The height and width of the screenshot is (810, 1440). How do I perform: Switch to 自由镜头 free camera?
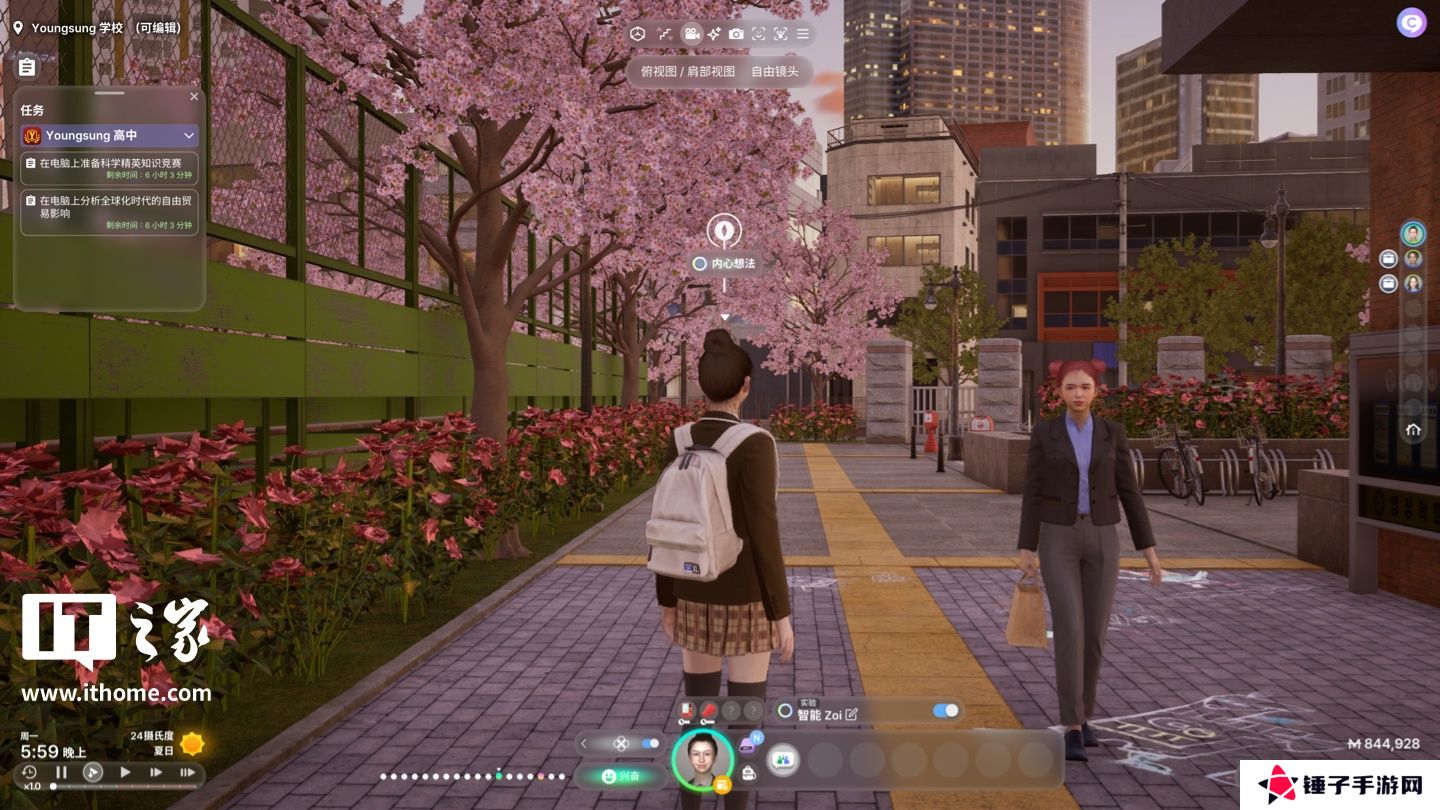tap(775, 71)
